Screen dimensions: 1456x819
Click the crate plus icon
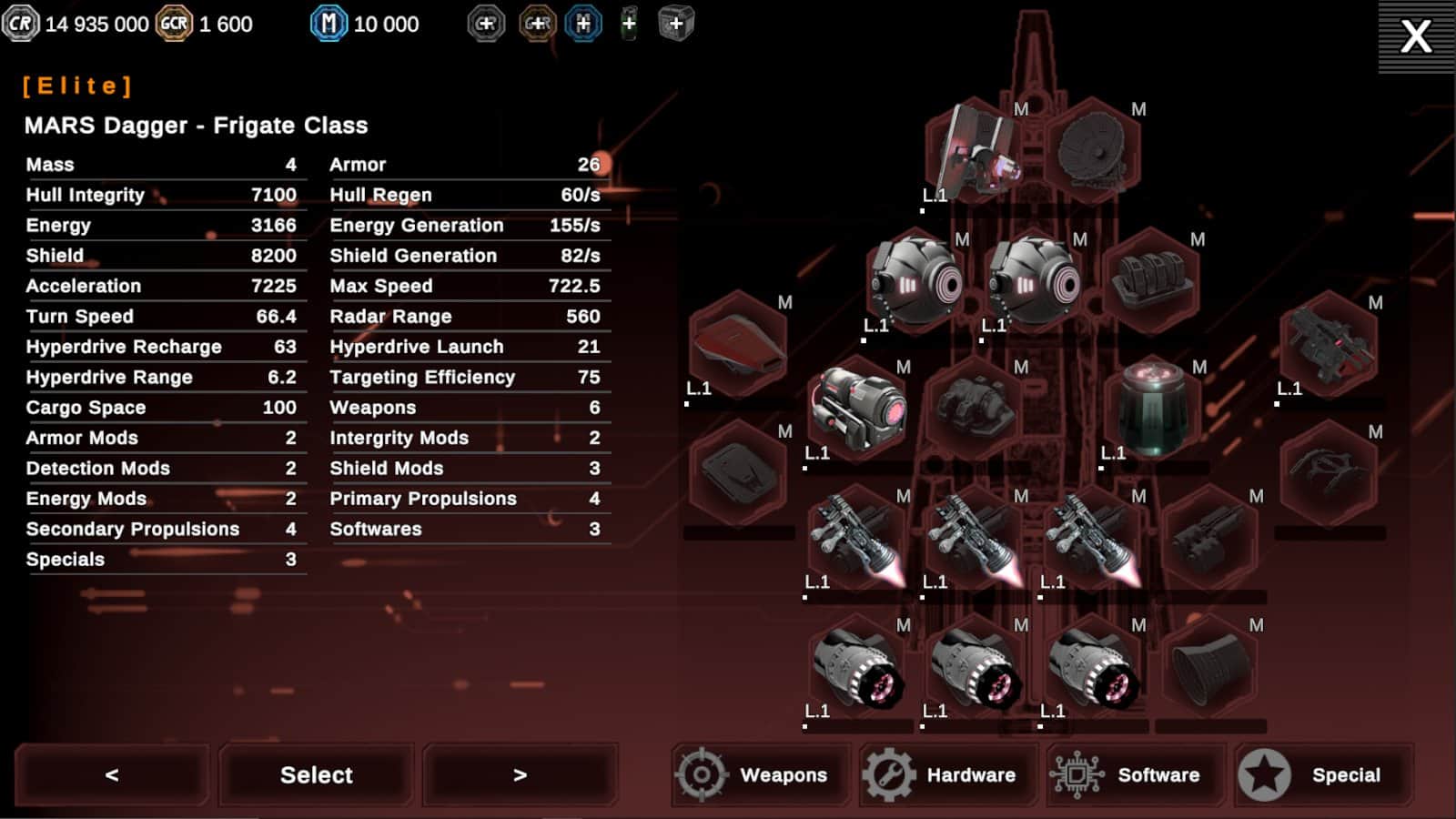coord(675,24)
